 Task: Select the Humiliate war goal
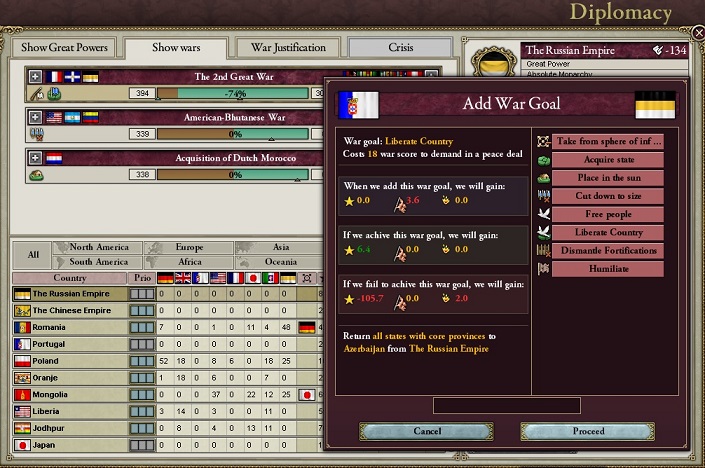tap(607, 268)
